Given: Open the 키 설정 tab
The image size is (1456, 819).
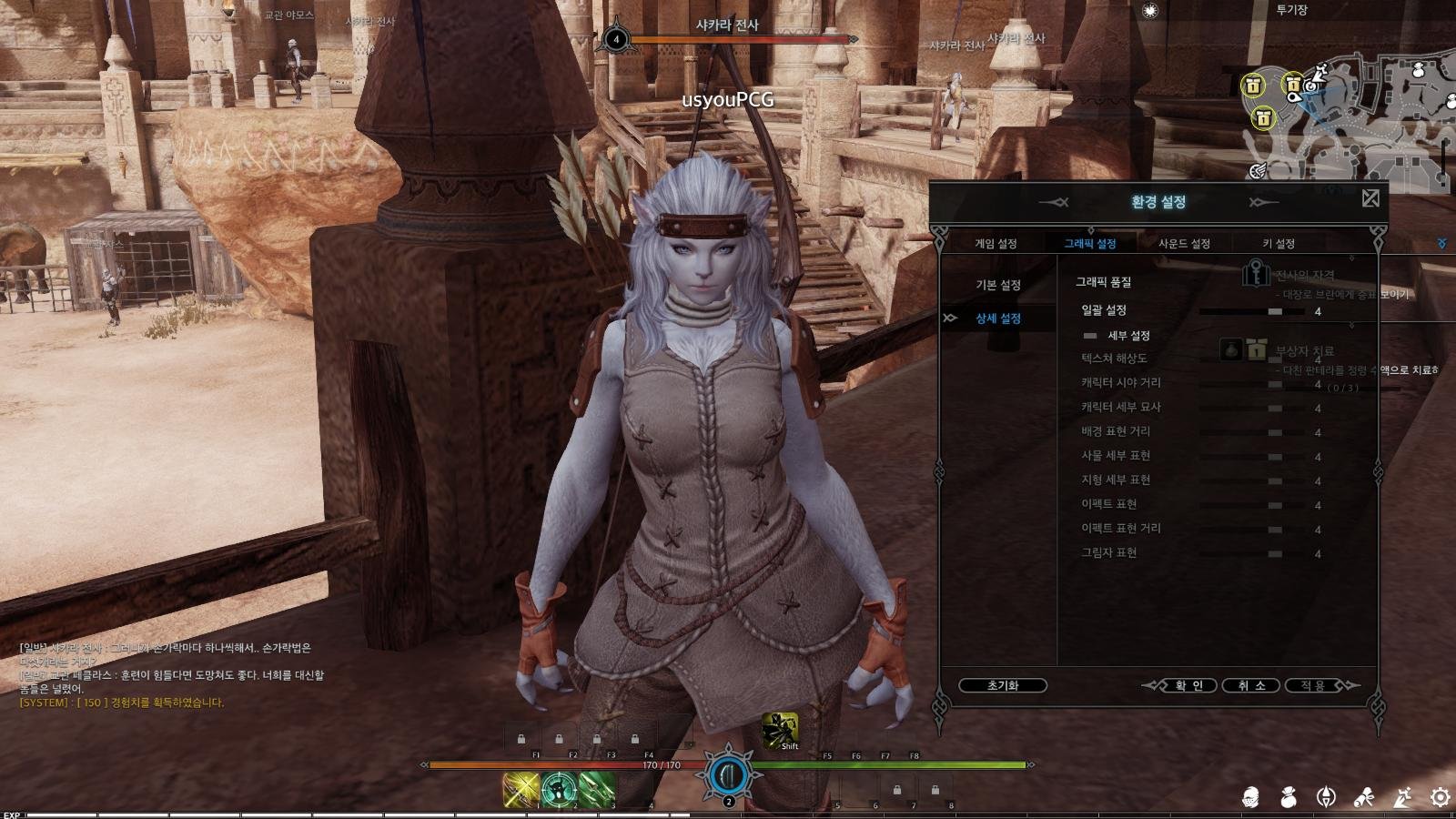Looking at the screenshot, I should click(x=1278, y=244).
